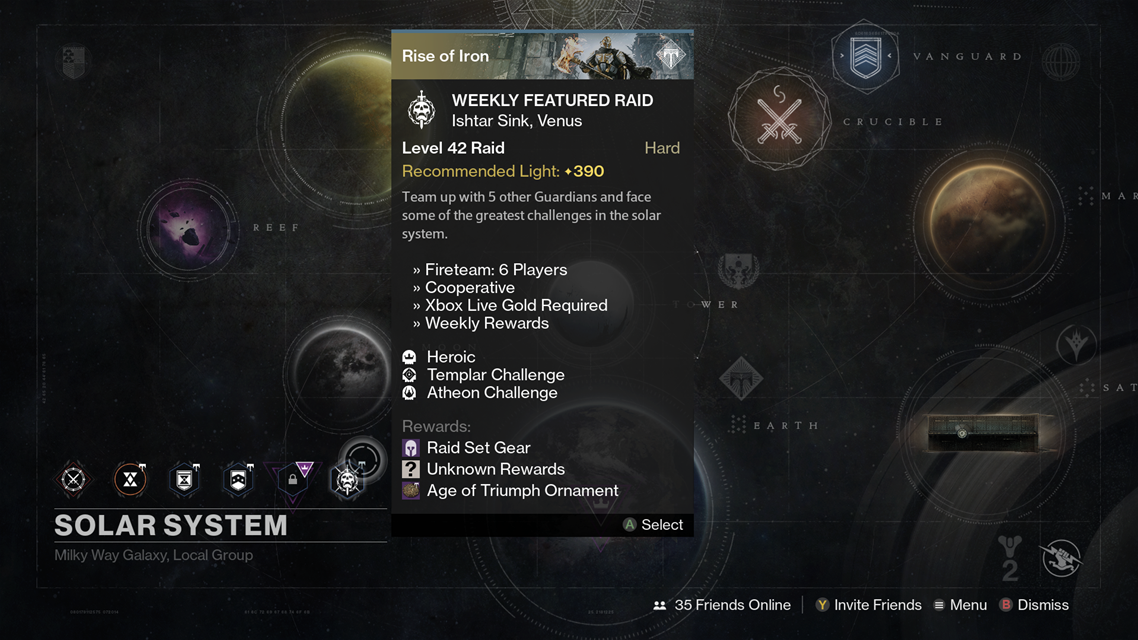Travel to the Tower emblem
Image resolution: width=1138 pixels, height=640 pixels.
coord(738,270)
